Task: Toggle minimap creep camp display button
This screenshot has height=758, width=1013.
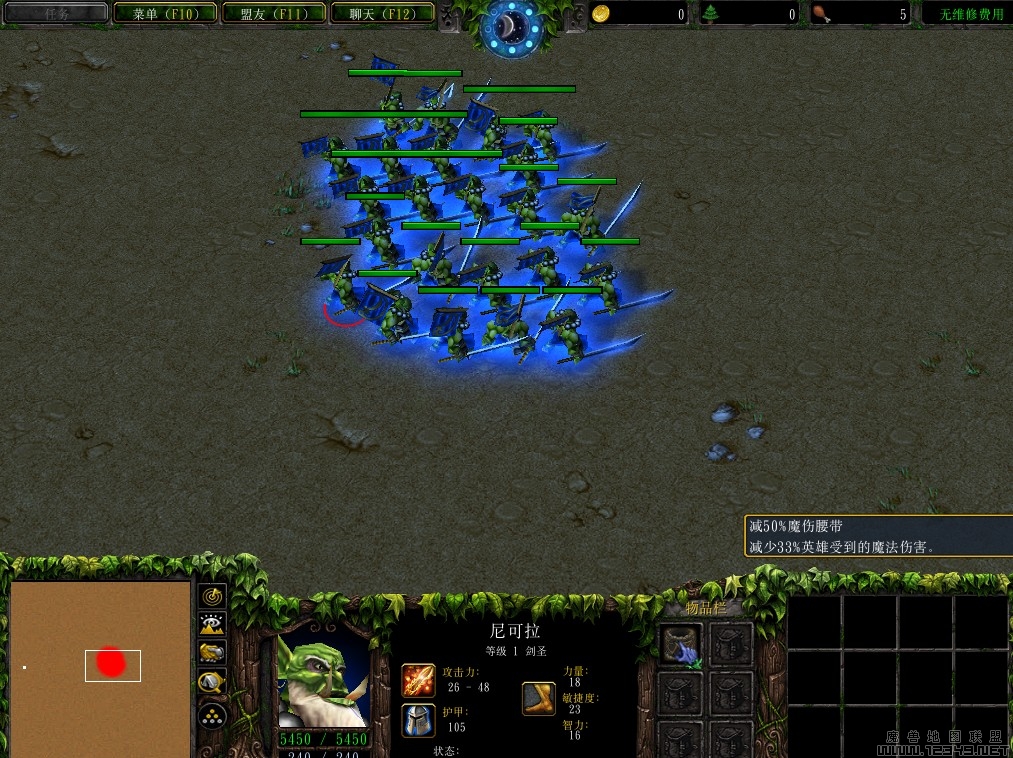Action: pyautogui.click(x=212, y=684)
